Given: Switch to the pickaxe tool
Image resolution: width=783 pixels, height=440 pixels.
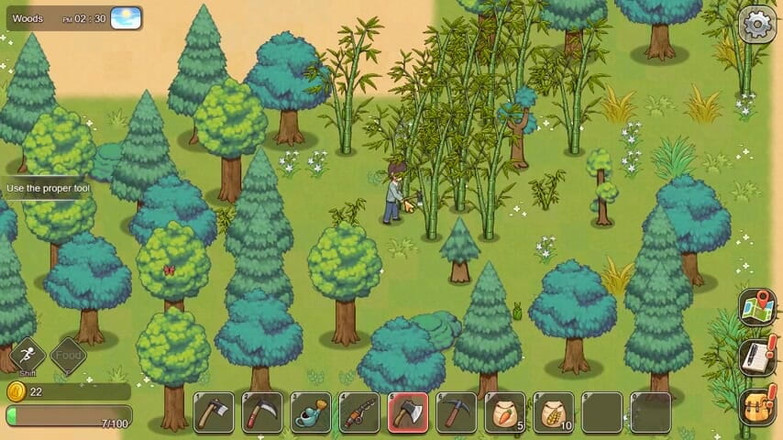Looking at the screenshot, I should pos(456,412).
